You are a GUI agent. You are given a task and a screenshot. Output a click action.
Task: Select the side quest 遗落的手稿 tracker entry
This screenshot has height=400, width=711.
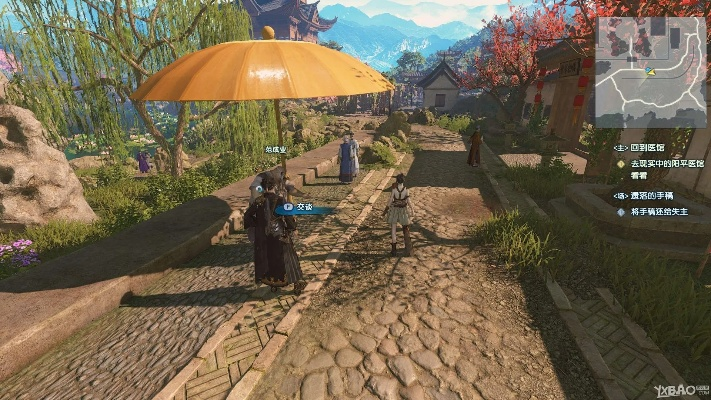pos(652,198)
